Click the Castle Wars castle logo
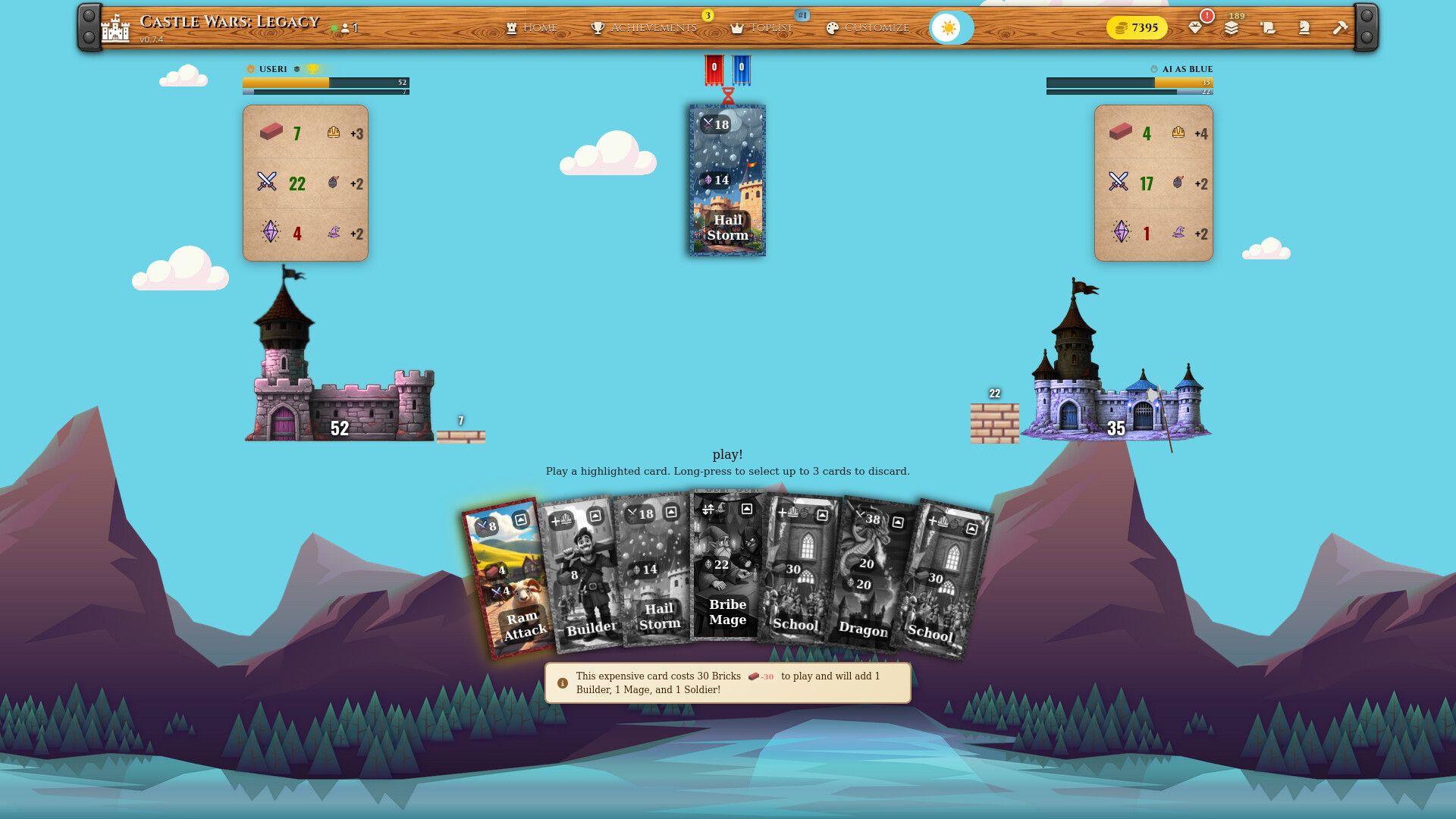This screenshot has height=819, width=1456. tap(115, 28)
